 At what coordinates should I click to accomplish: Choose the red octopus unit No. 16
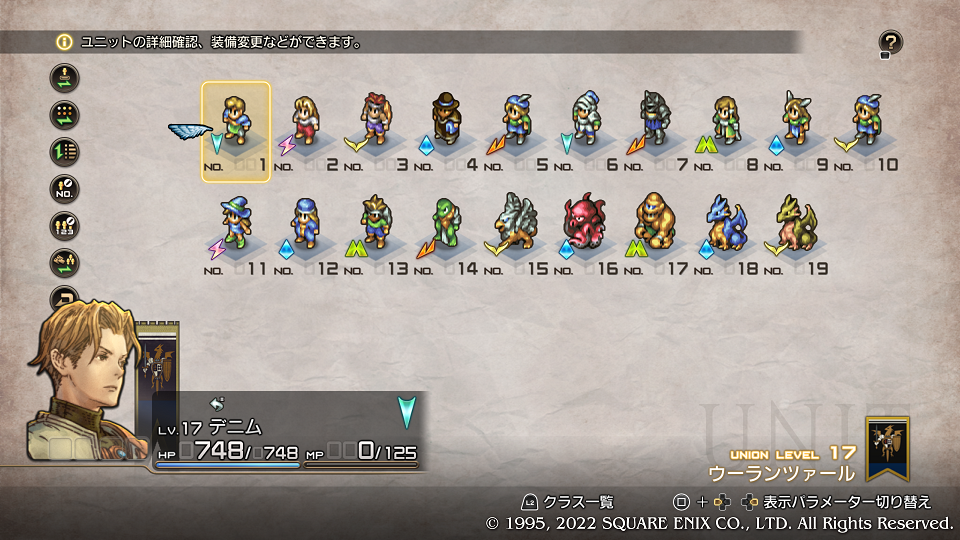click(585, 225)
